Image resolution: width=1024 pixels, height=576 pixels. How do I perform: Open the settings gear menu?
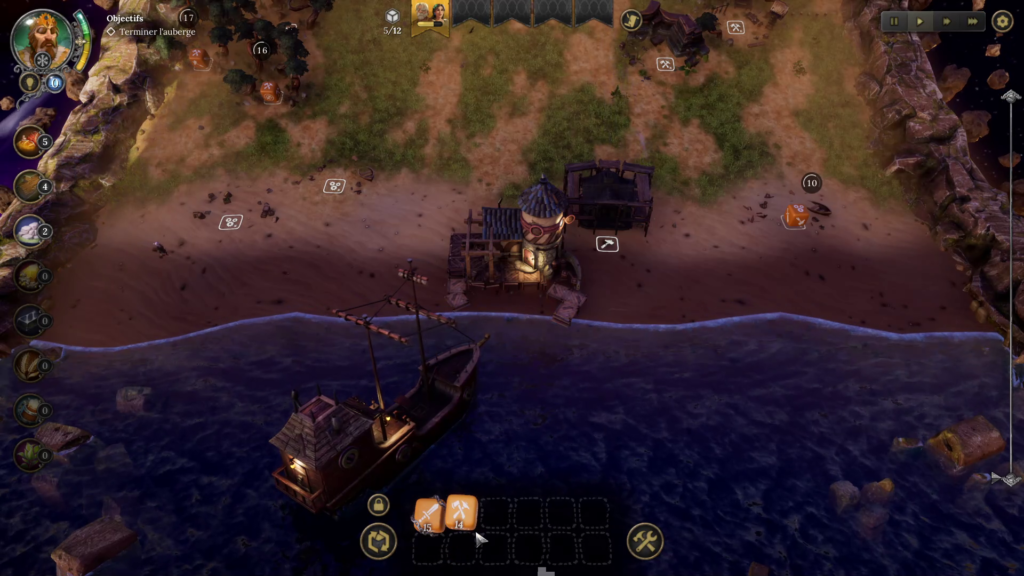pyautogui.click(x=1002, y=21)
